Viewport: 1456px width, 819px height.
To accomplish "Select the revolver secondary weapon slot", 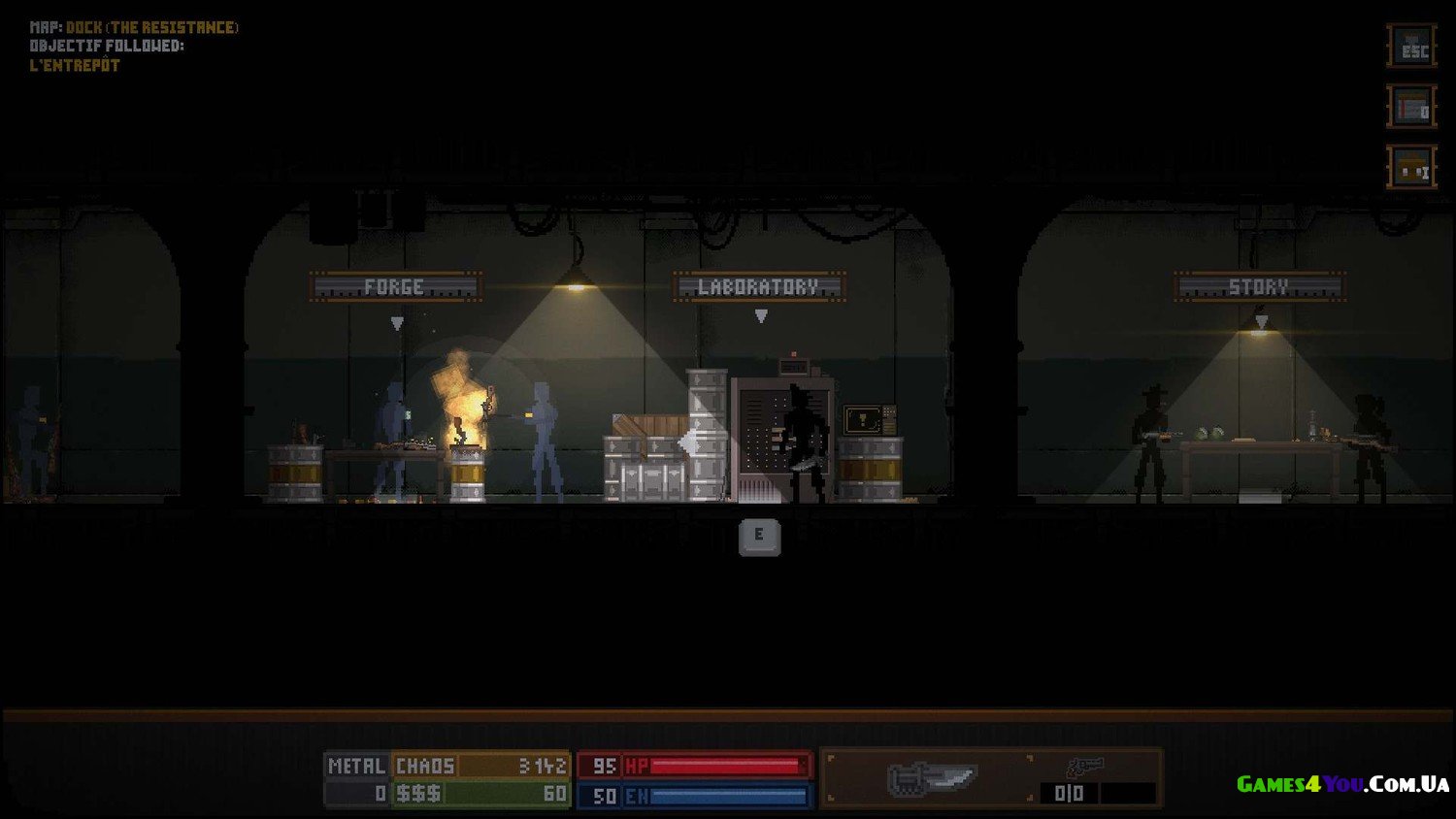I will point(1085,769).
